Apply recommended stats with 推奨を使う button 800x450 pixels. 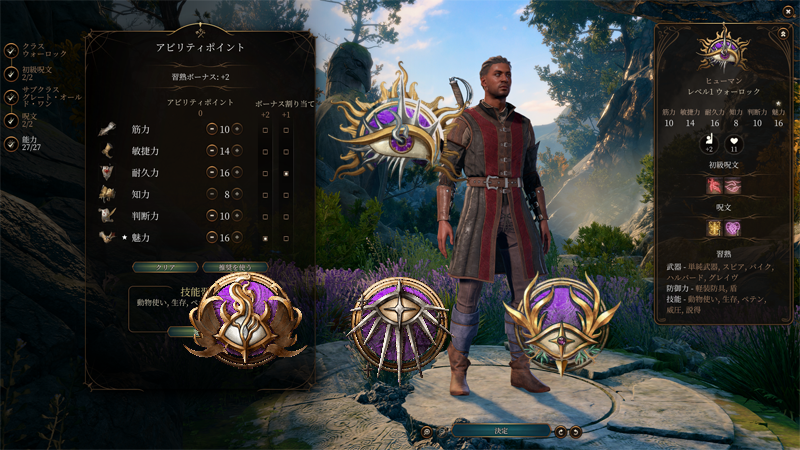click(x=234, y=268)
